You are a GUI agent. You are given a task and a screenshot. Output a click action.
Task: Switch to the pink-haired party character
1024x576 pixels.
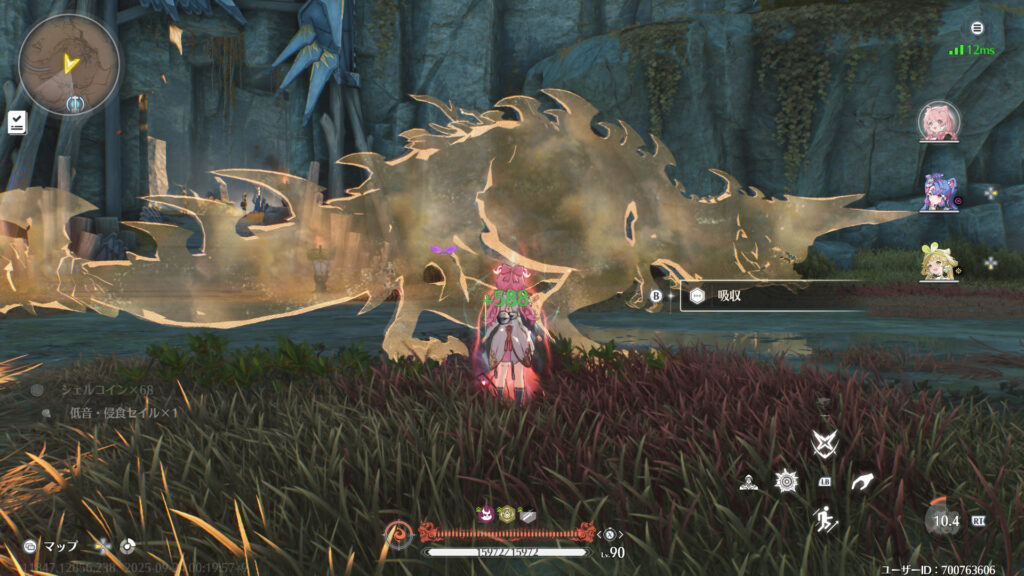click(939, 122)
